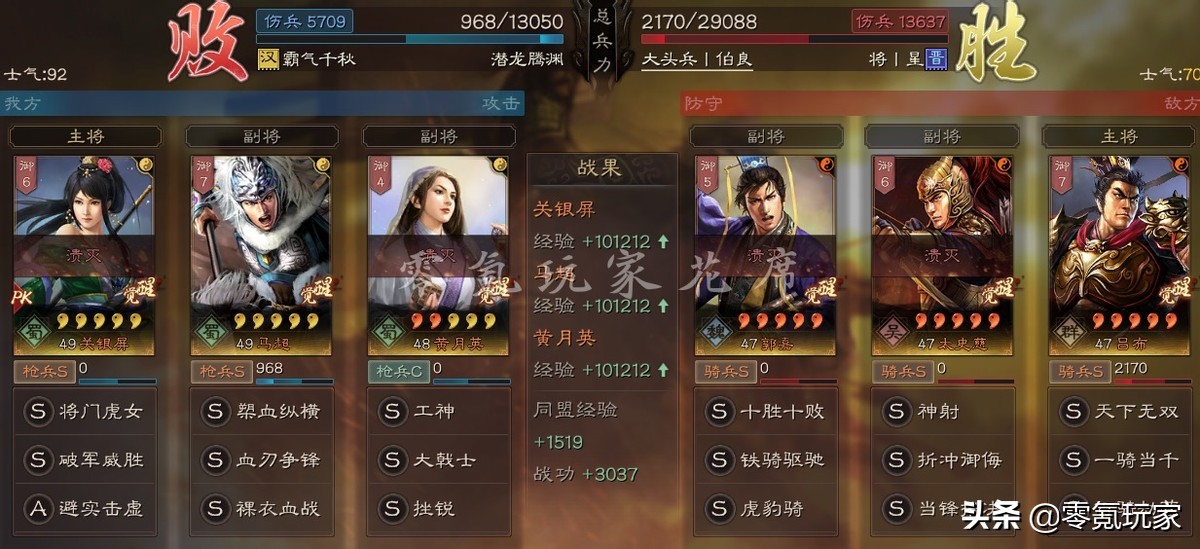The image size is (1200, 549).
Task: Select the 黄月英 general portrait
Action: coord(438,250)
